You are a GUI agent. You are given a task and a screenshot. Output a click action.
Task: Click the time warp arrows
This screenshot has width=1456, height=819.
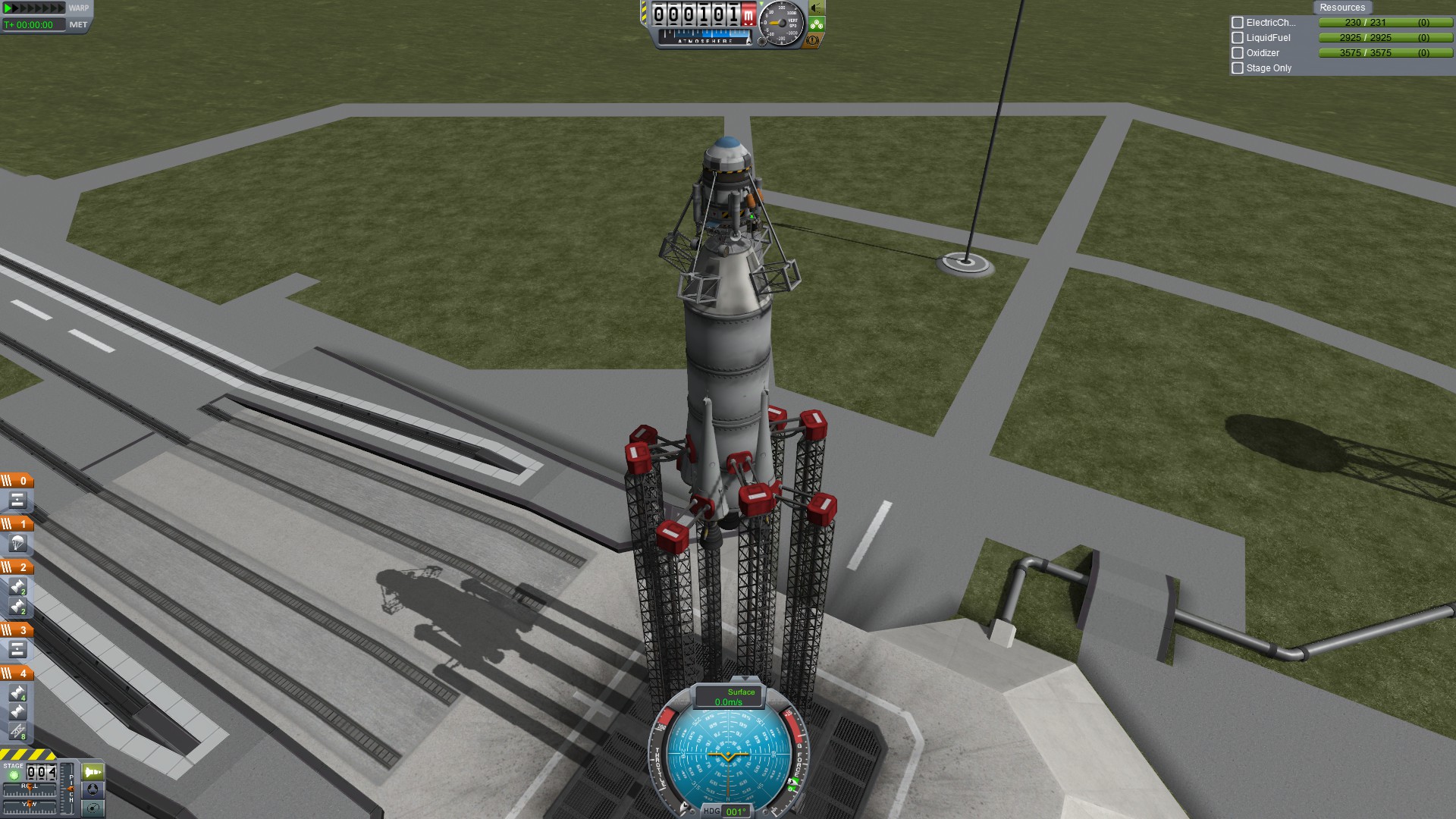pos(34,8)
